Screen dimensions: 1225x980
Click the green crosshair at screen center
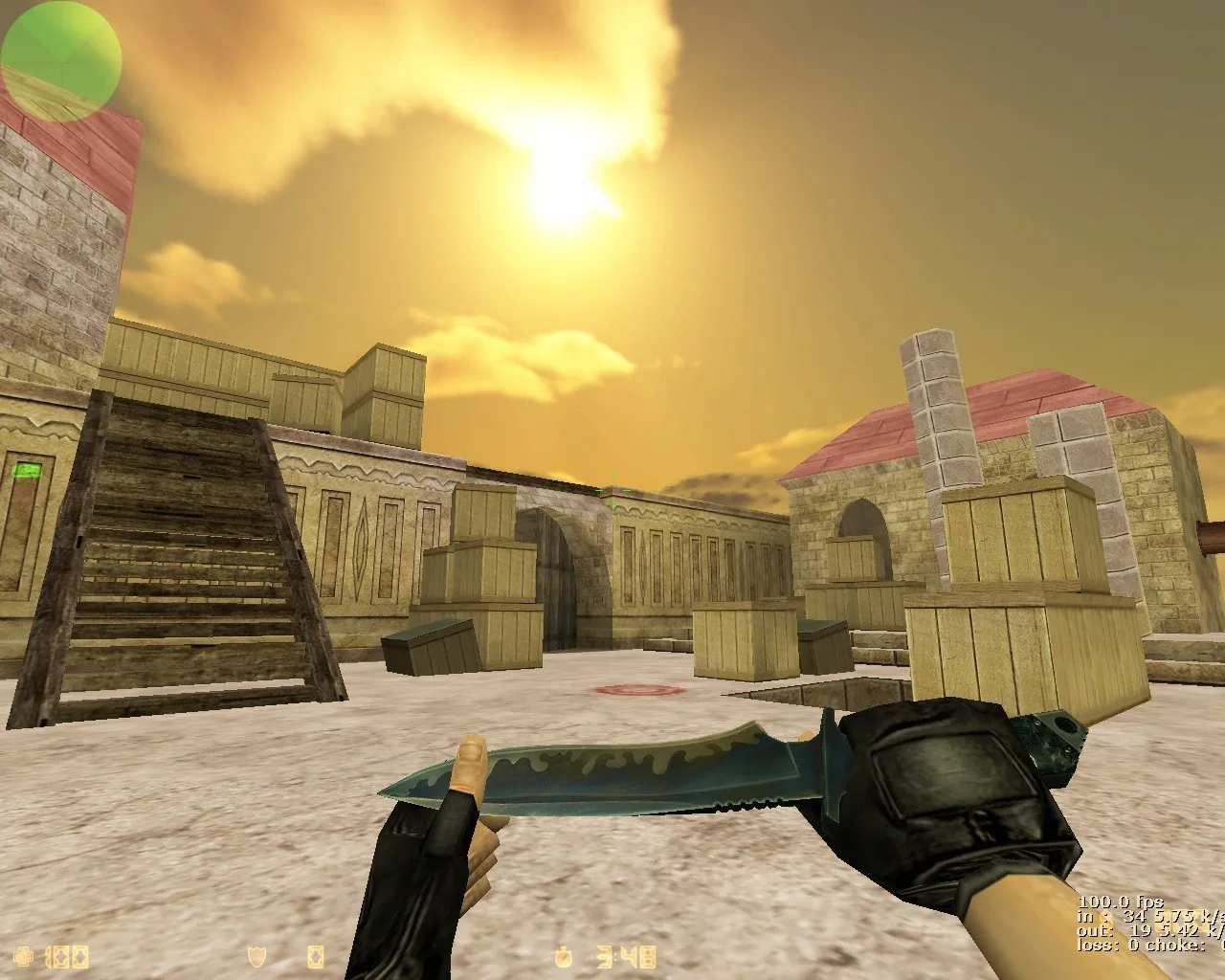[x=612, y=490]
